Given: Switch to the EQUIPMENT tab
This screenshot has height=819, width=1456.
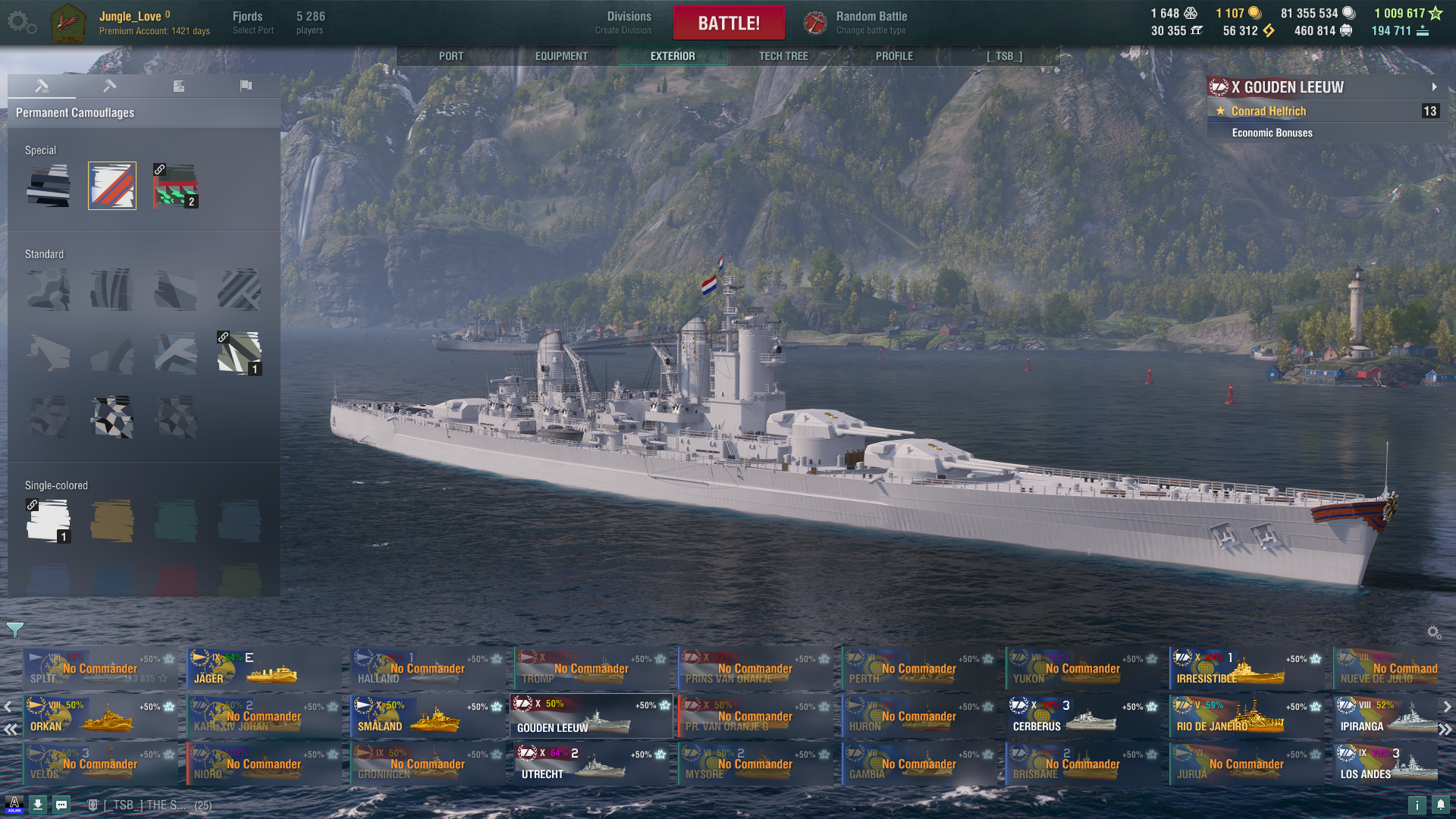Looking at the screenshot, I should [561, 56].
